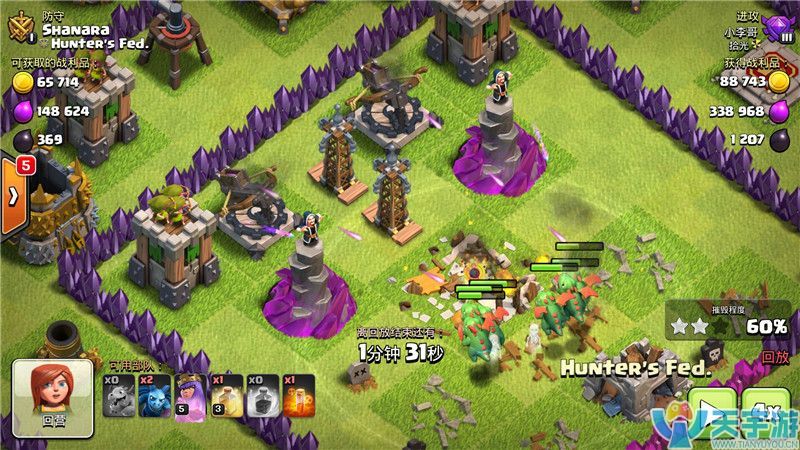The width and height of the screenshot is (800, 450).
Task: Pick the orange fiery spell slot
Action: tap(297, 396)
